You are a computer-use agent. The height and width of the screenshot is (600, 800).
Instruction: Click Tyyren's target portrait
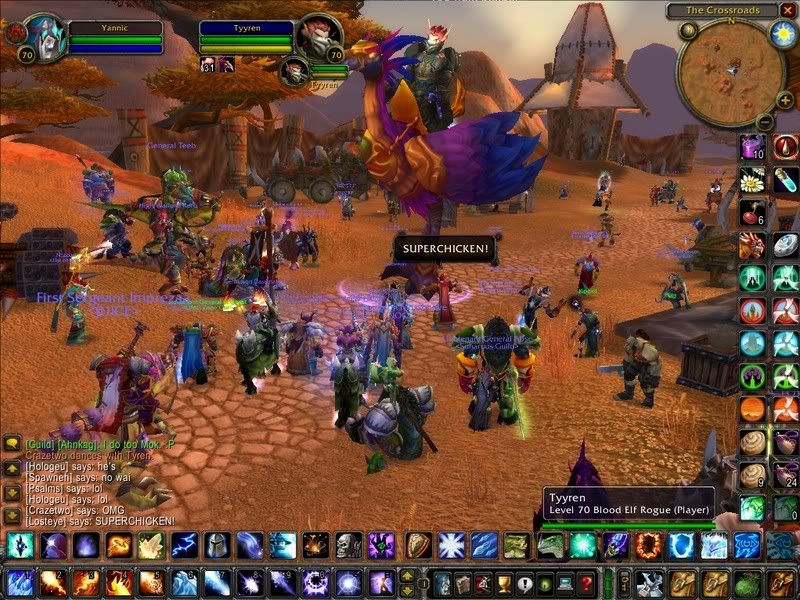pos(319,36)
